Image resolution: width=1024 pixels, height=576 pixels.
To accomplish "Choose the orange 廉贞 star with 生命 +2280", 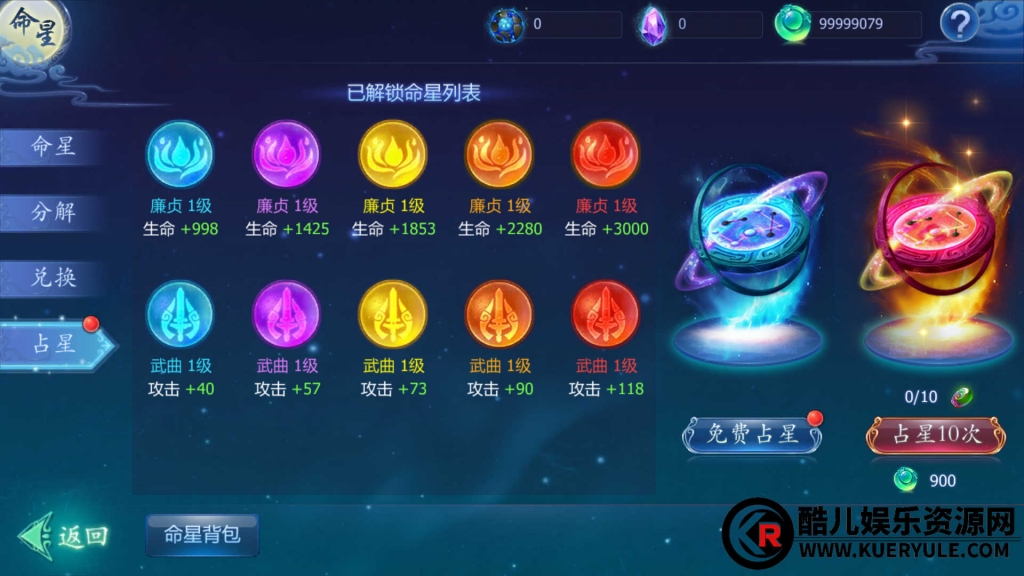I will click(x=499, y=155).
